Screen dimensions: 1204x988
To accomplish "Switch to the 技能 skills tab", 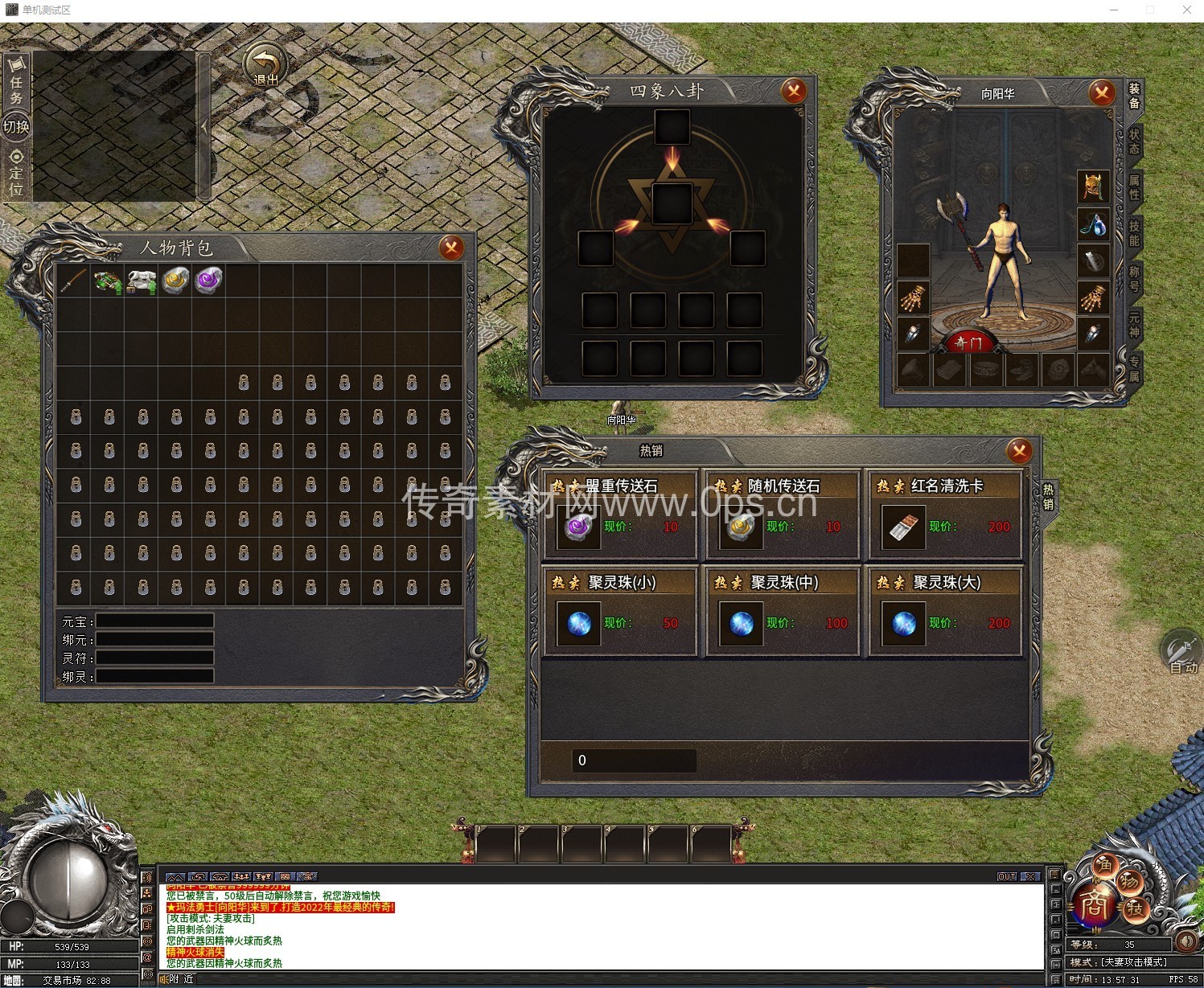I will click(1134, 233).
